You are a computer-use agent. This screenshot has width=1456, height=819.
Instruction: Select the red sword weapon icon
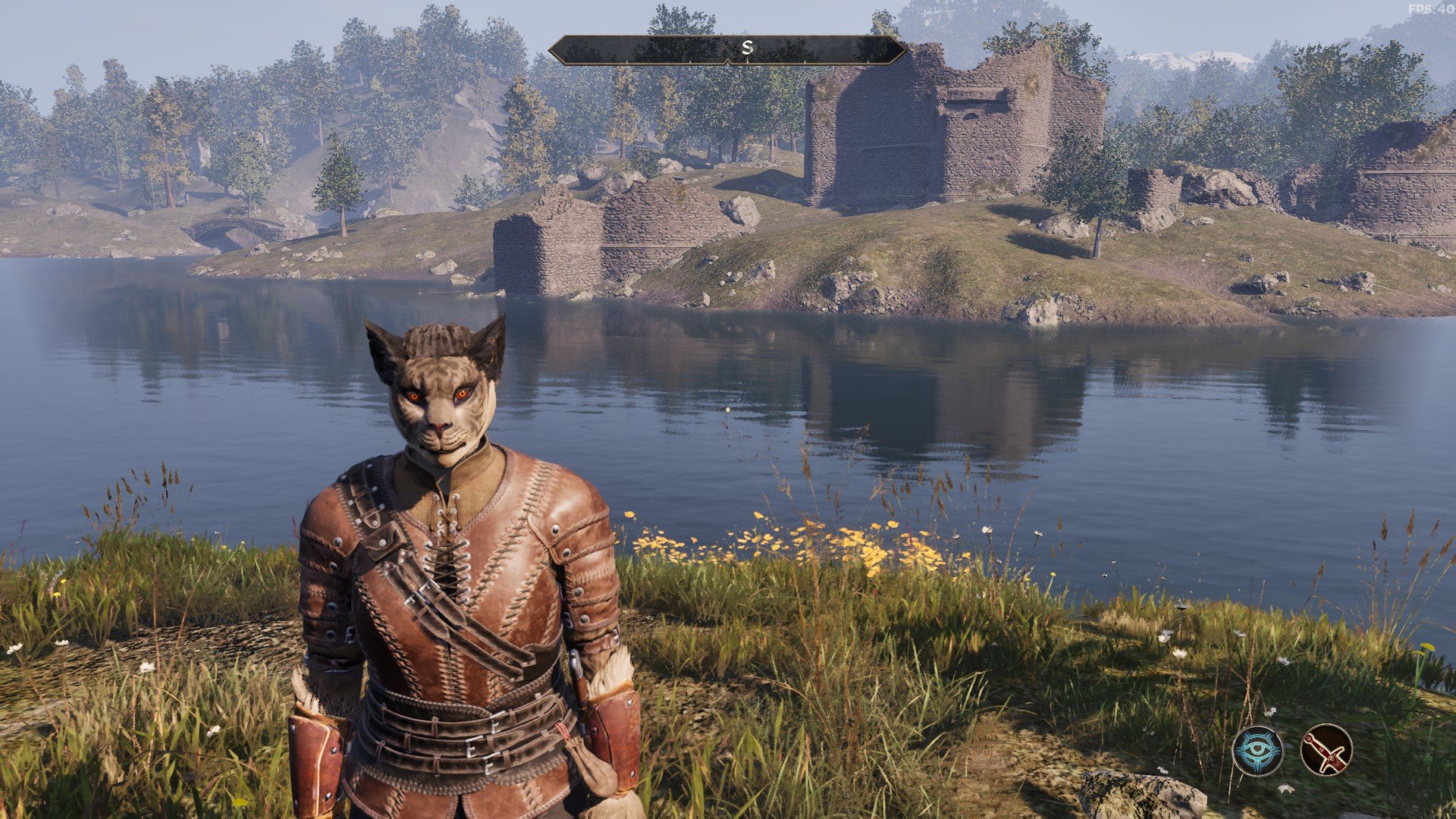click(1326, 750)
